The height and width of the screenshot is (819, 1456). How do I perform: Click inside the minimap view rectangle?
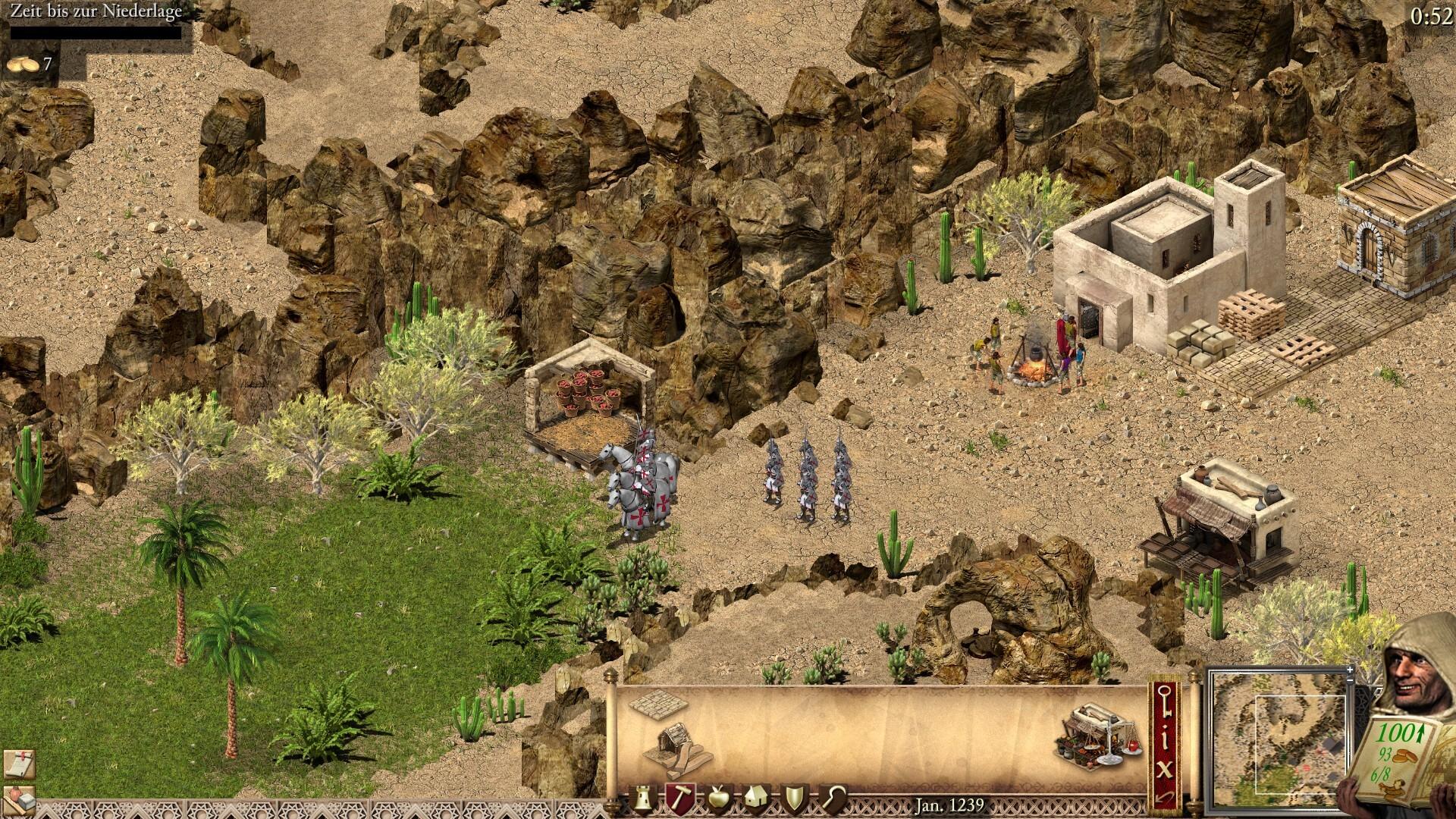(x=1301, y=744)
